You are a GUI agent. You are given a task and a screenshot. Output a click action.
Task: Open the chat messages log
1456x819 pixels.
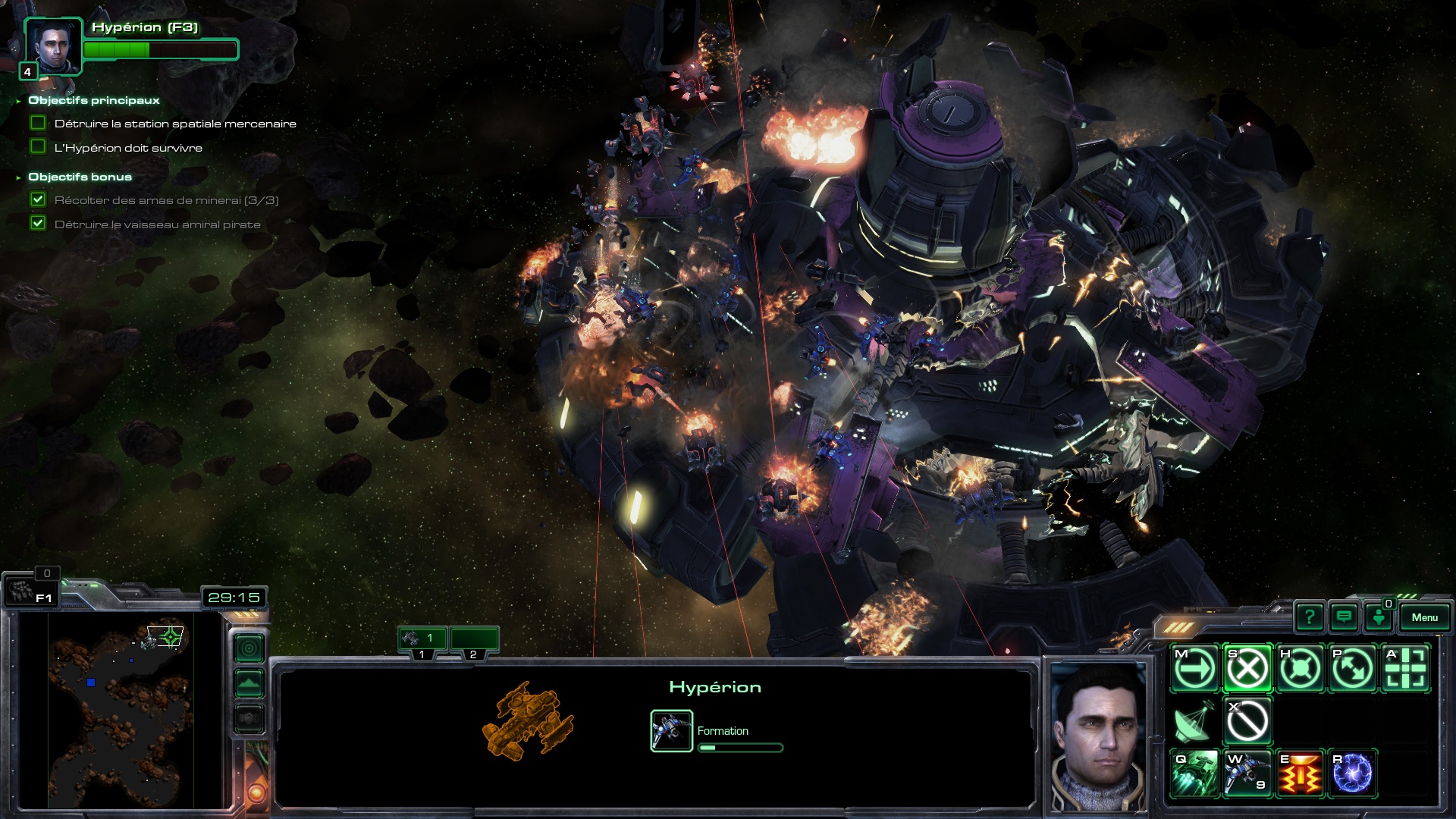pos(1344,617)
